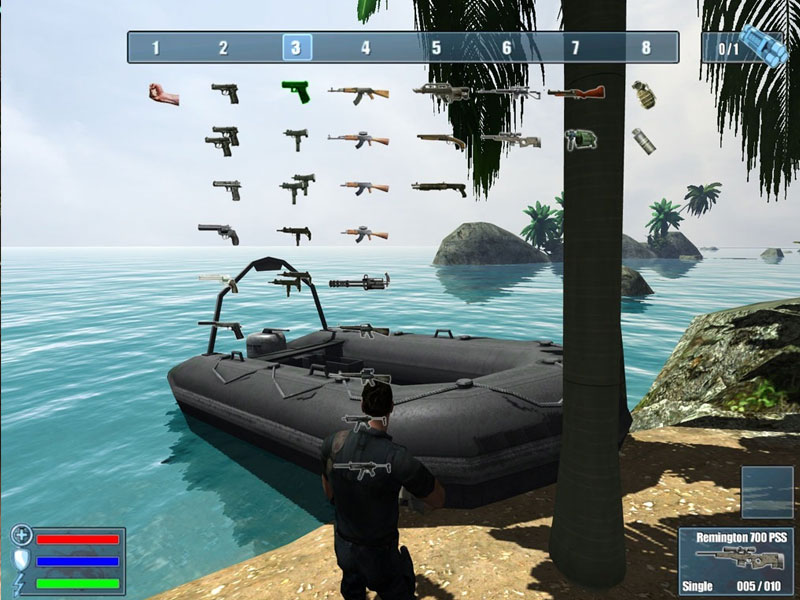Viewport: 800px width, 600px height.
Task: Select weapon category 5
Action: tap(436, 47)
